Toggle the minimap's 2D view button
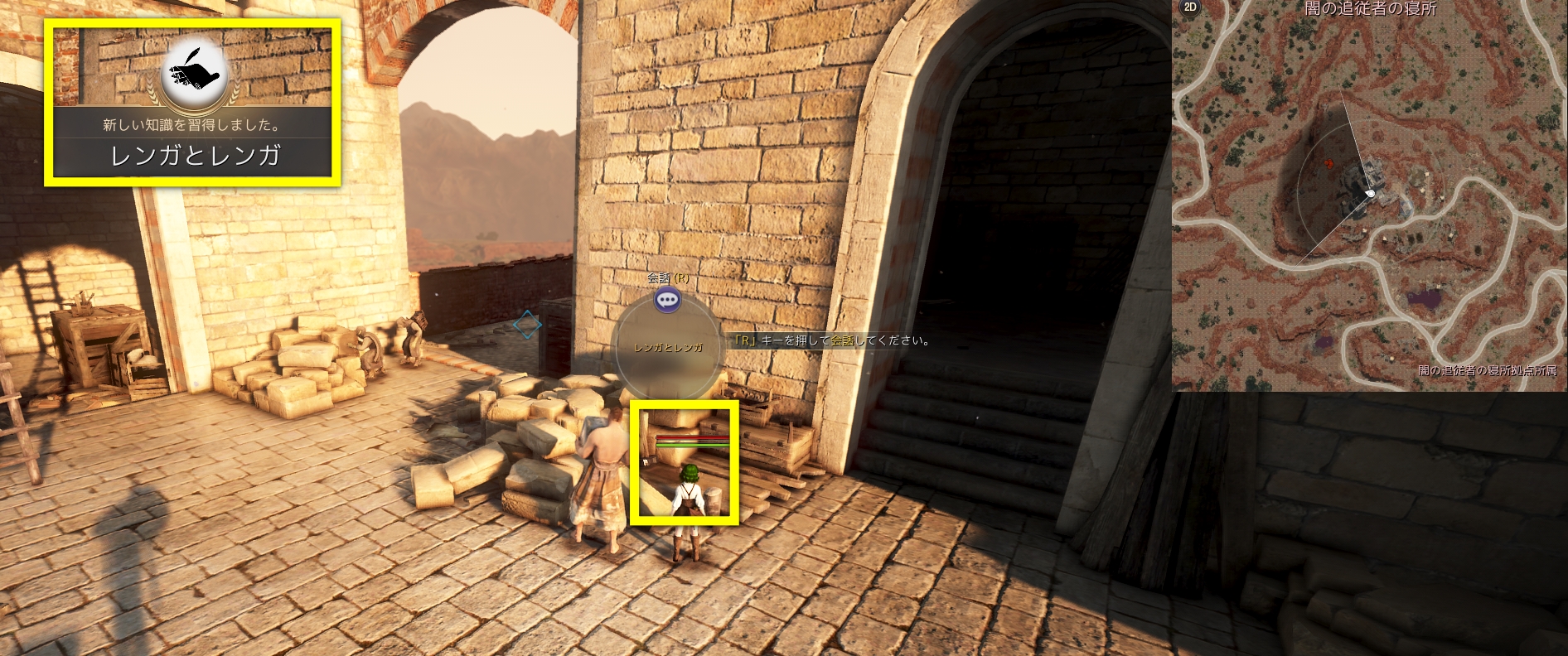Image resolution: width=1568 pixels, height=656 pixels. [1190, 7]
